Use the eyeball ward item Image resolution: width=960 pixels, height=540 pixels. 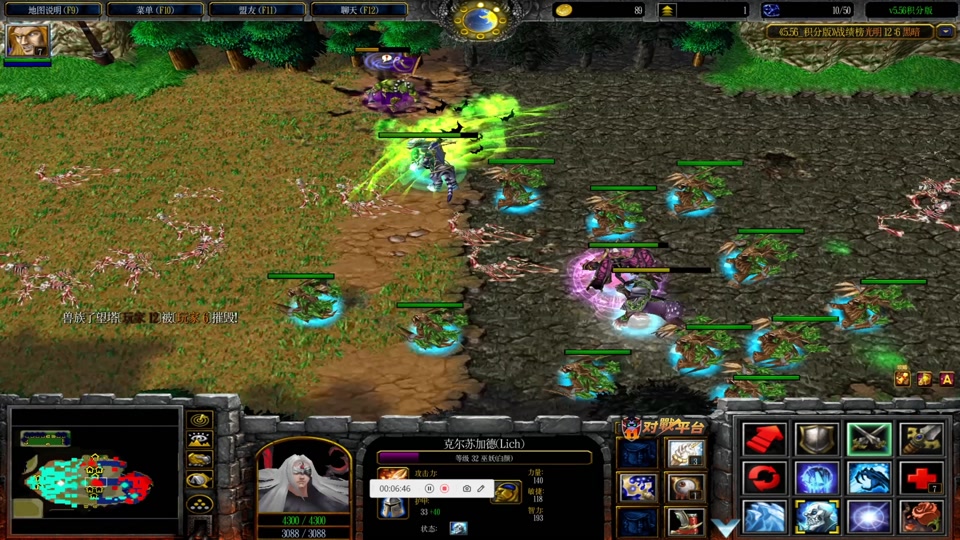pos(686,488)
